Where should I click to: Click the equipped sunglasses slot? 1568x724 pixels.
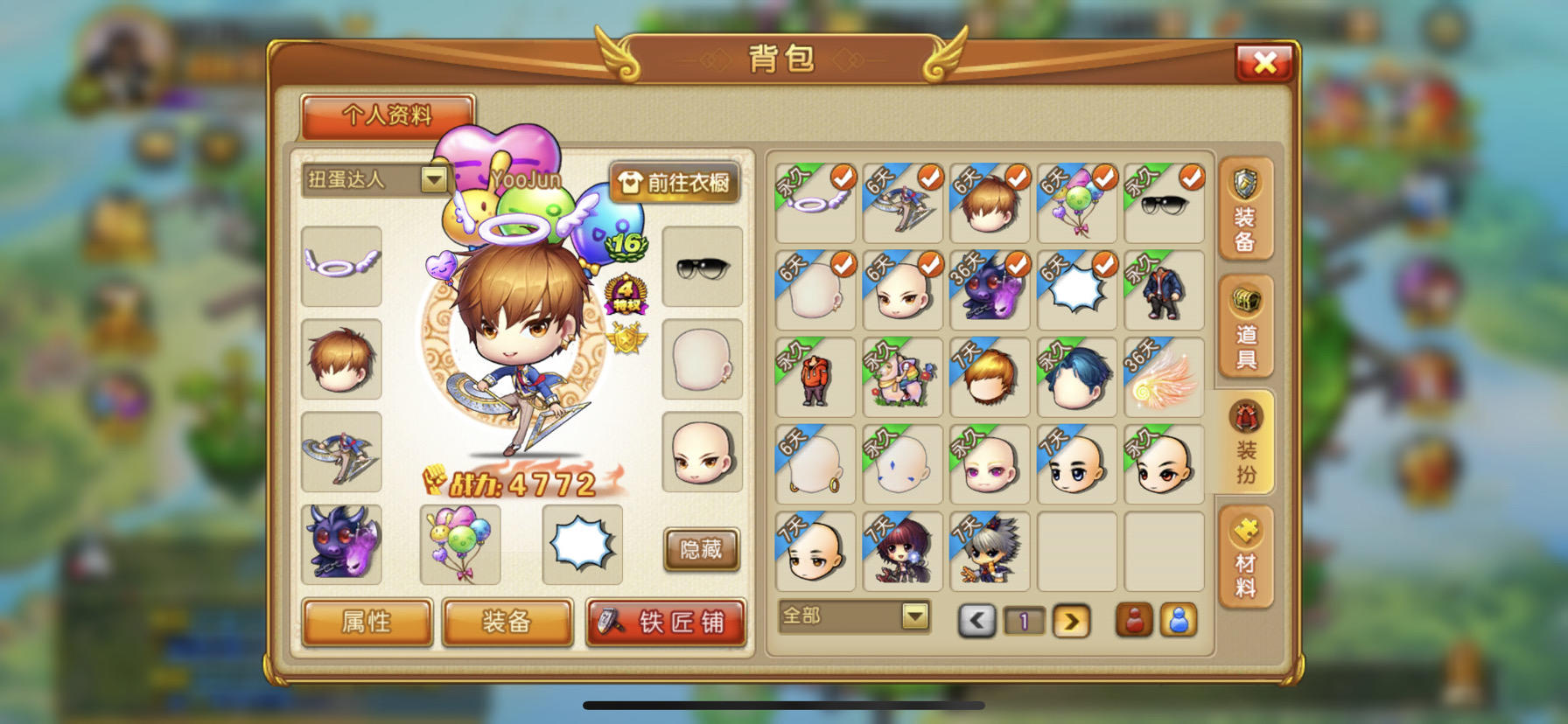702,267
